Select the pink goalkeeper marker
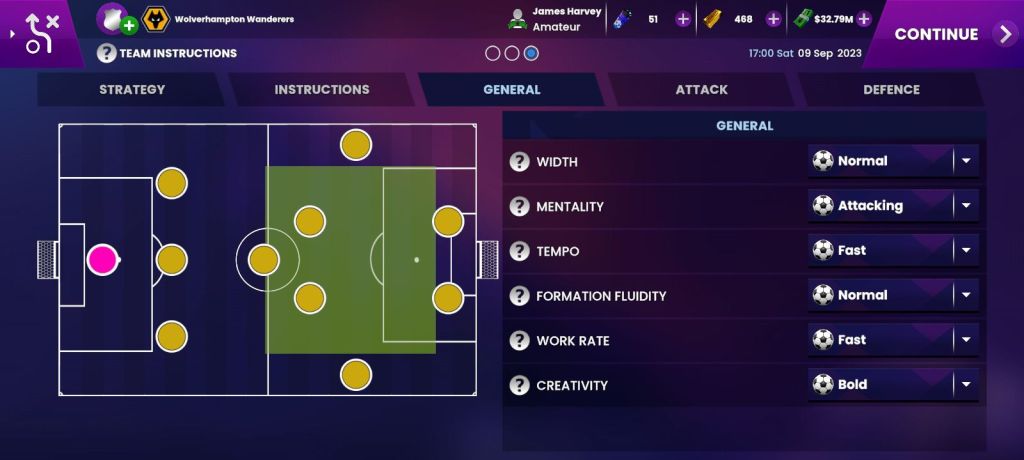This screenshot has height=460, width=1024. [102, 260]
